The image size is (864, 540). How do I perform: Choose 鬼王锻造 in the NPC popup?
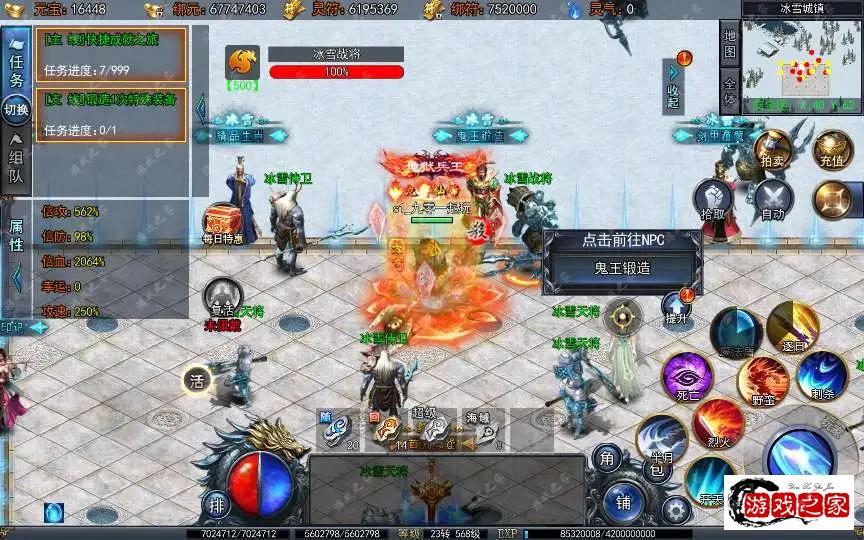(622, 268)
